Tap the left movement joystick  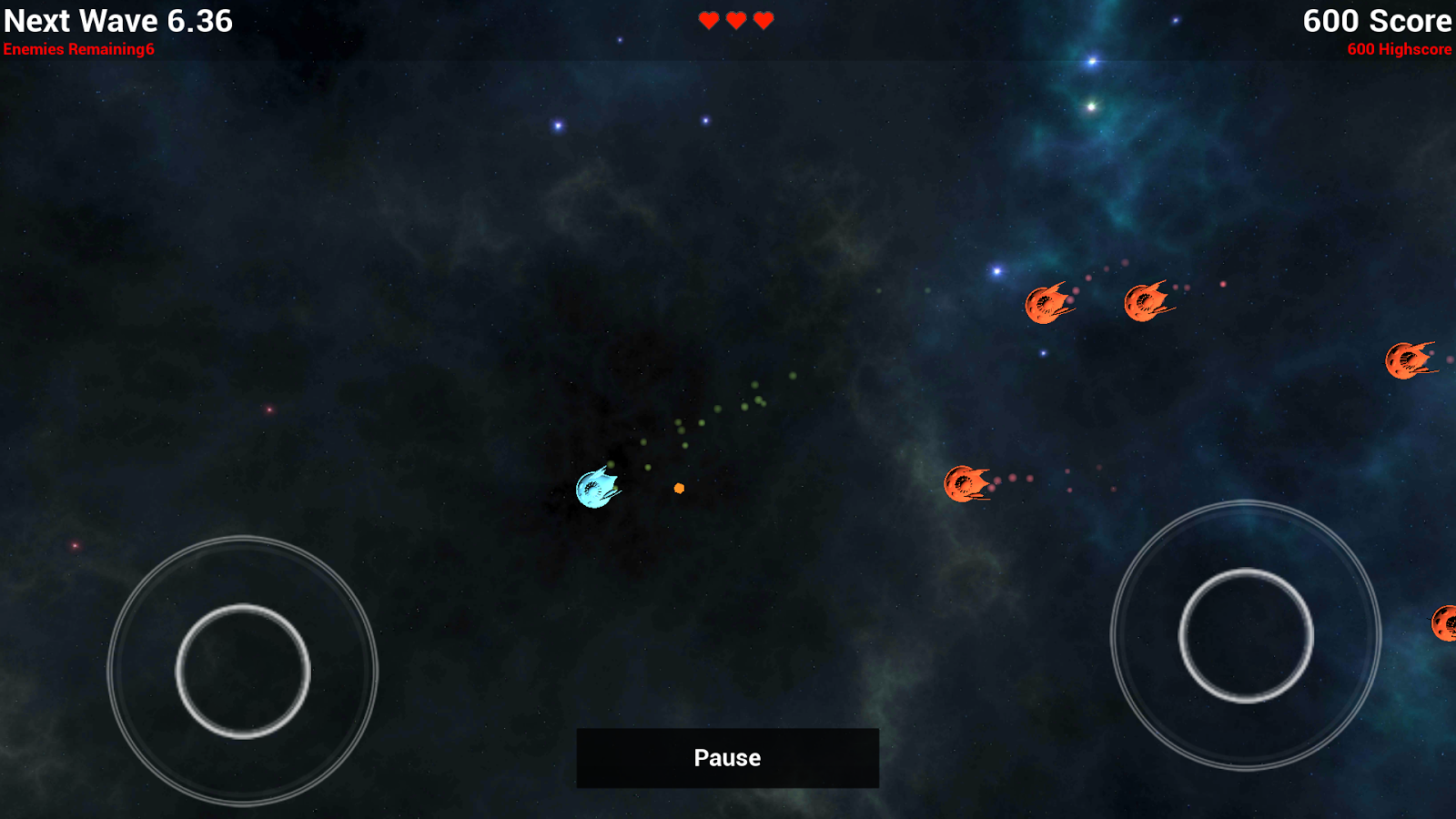(244, 667)
